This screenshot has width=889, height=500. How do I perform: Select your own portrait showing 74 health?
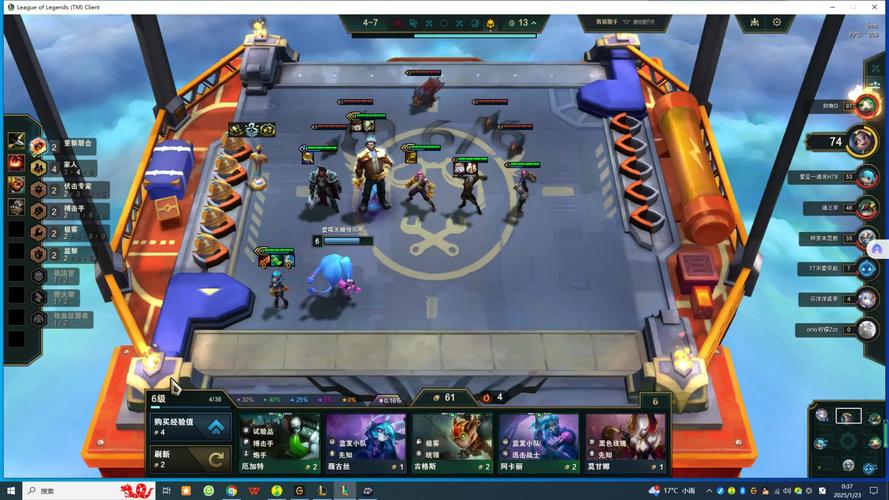[862, 141]
